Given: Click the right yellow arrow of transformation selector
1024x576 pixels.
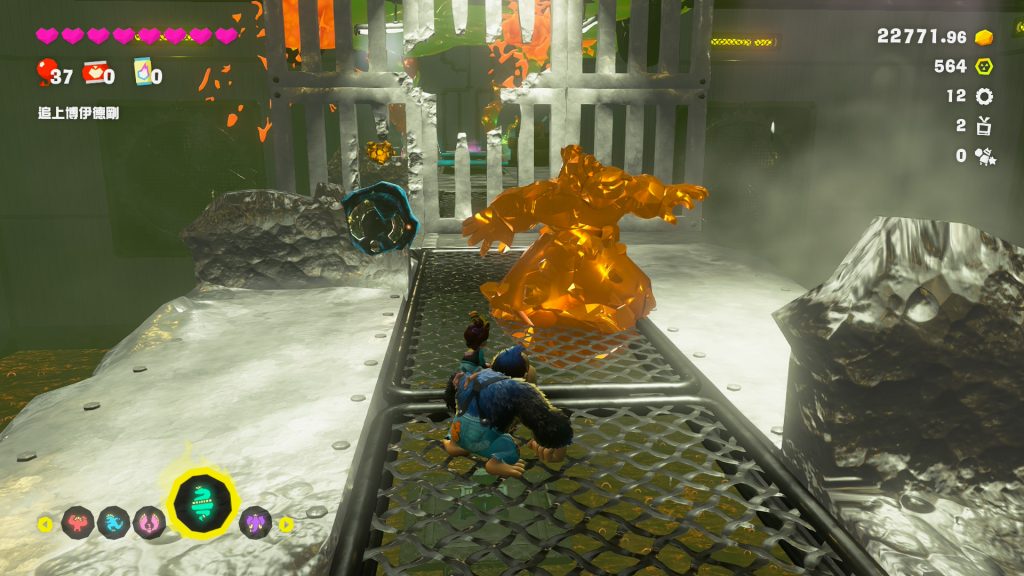Looking at the screenshot, I should click(x=286, y=523).
